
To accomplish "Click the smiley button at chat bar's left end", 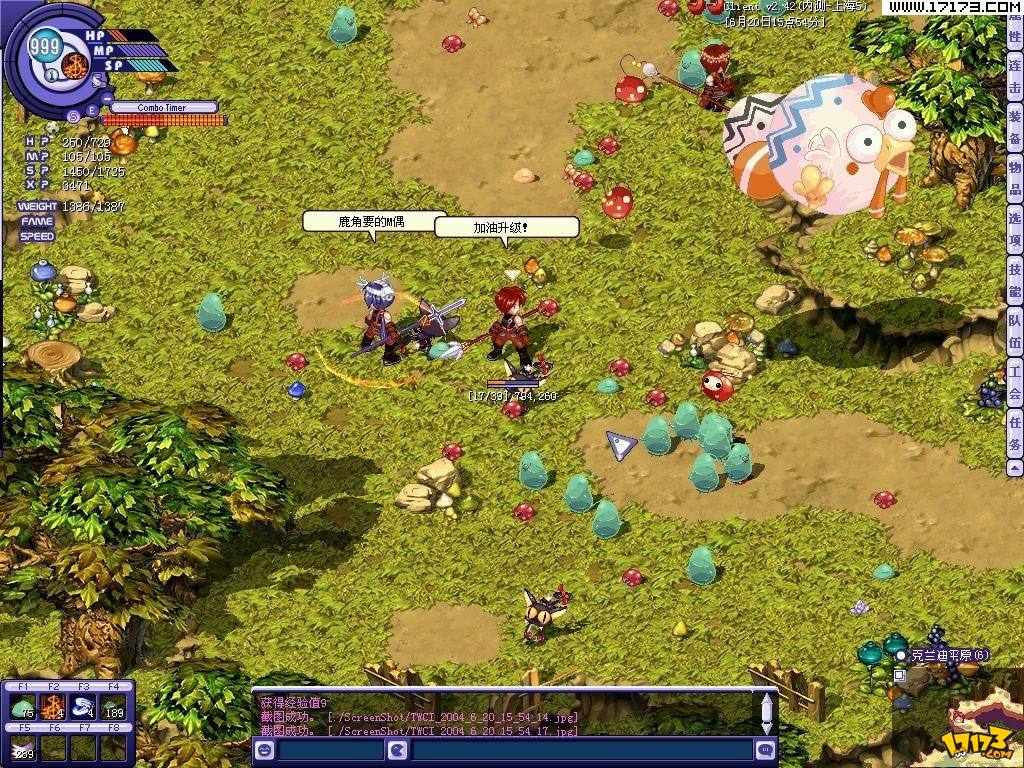I will [265, 750].
